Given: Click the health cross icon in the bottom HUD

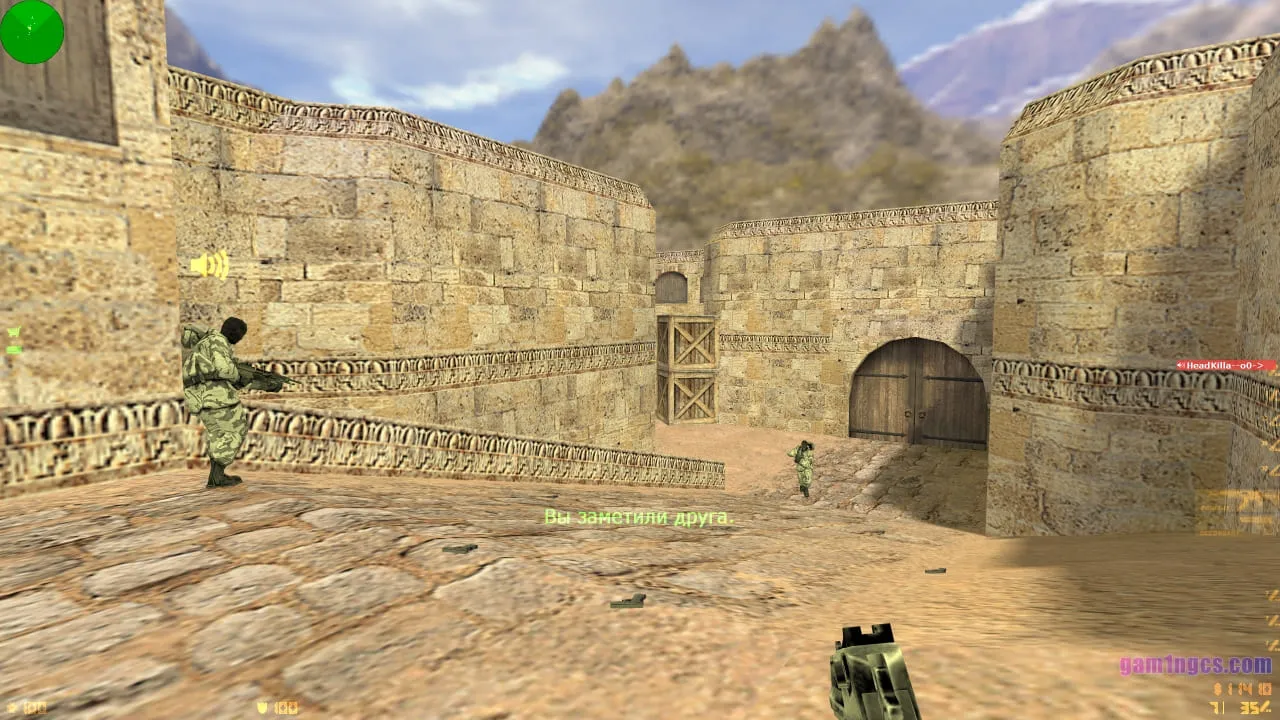Looking at the screenshot, I should coord(11,707).
